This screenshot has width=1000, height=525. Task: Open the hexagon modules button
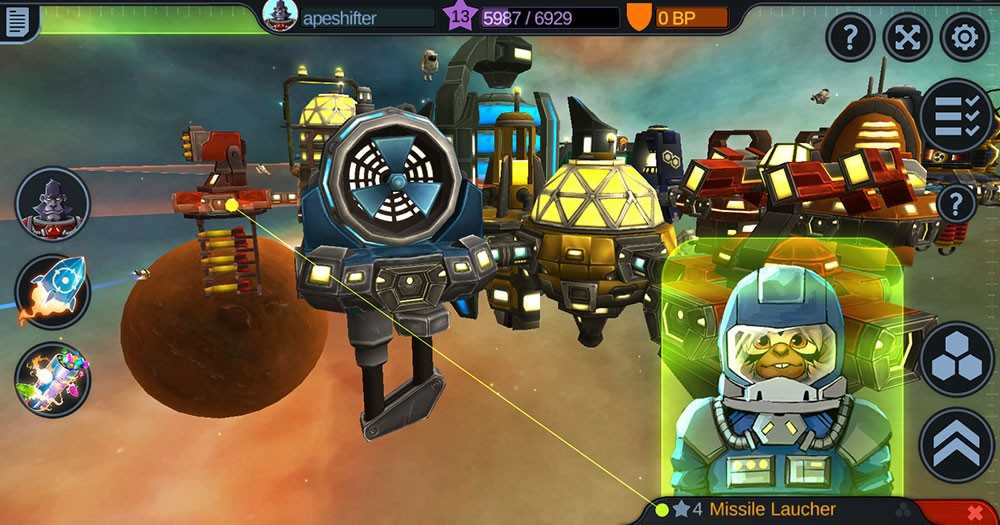click(x=955, y=359)
